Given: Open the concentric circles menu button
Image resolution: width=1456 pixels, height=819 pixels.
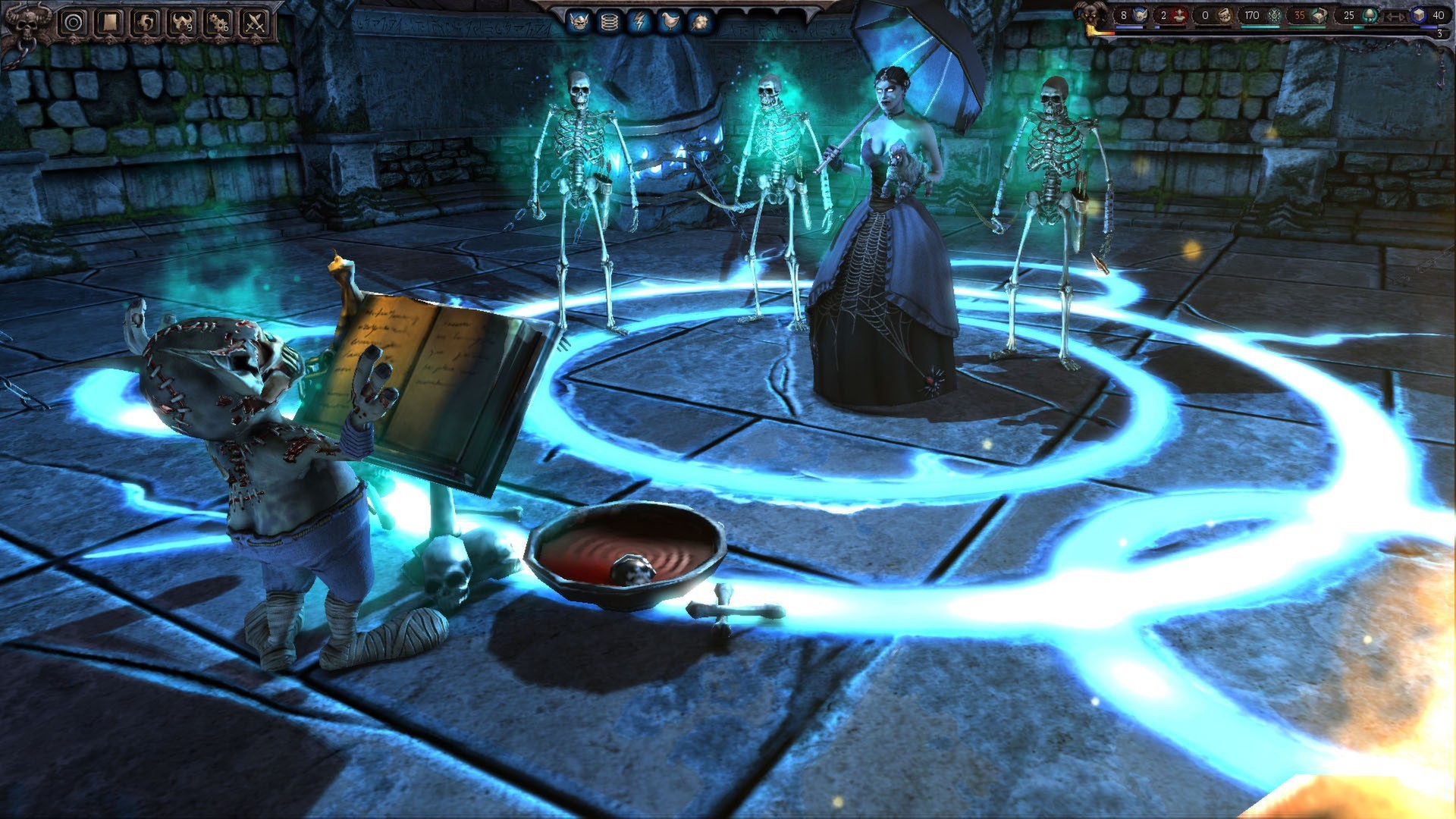Looking at the screenshot, I should pyautogui.click(x=74, y=23).
